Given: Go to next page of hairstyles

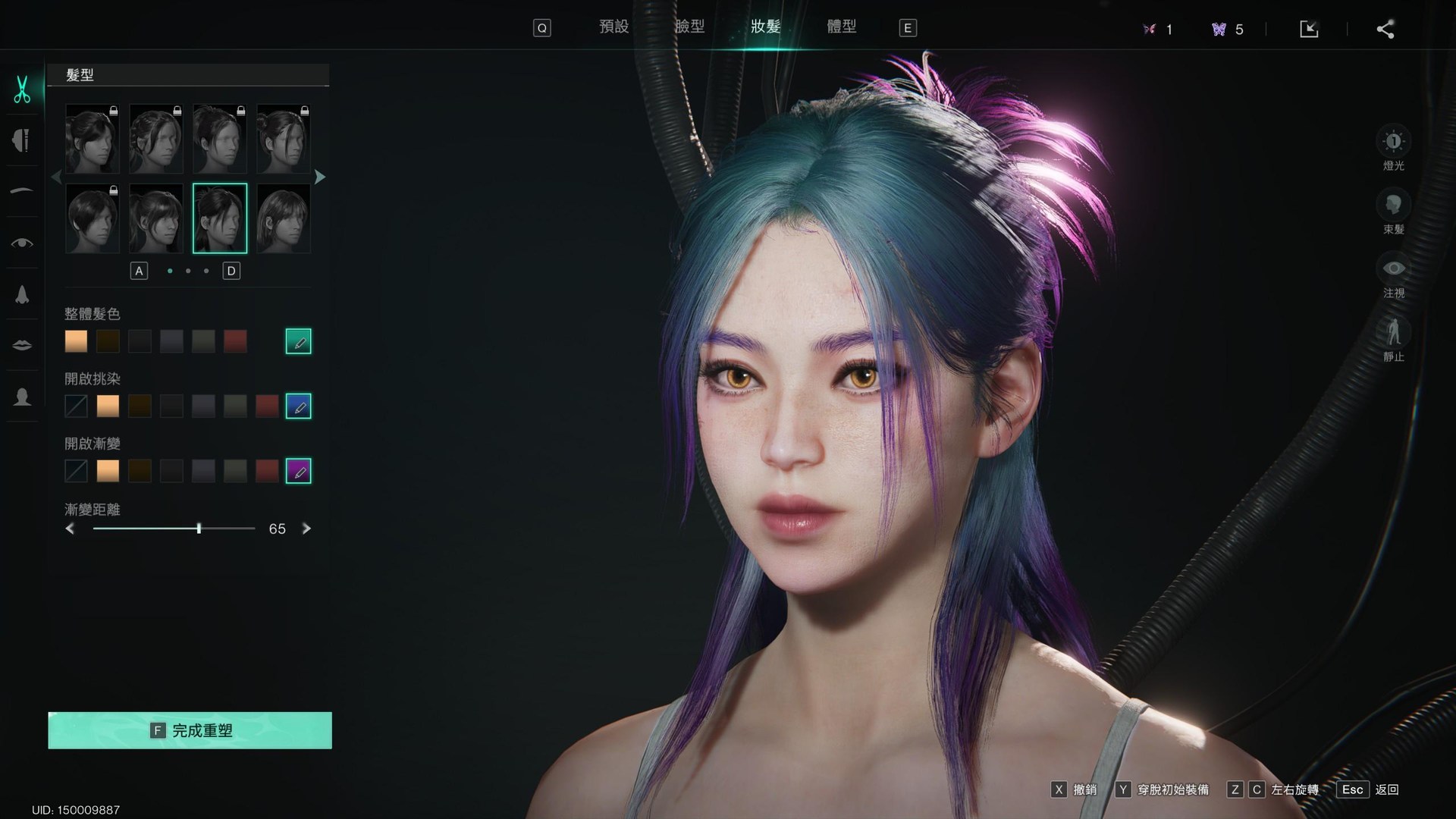Looking at the screenshot, I should click(320, 177).
